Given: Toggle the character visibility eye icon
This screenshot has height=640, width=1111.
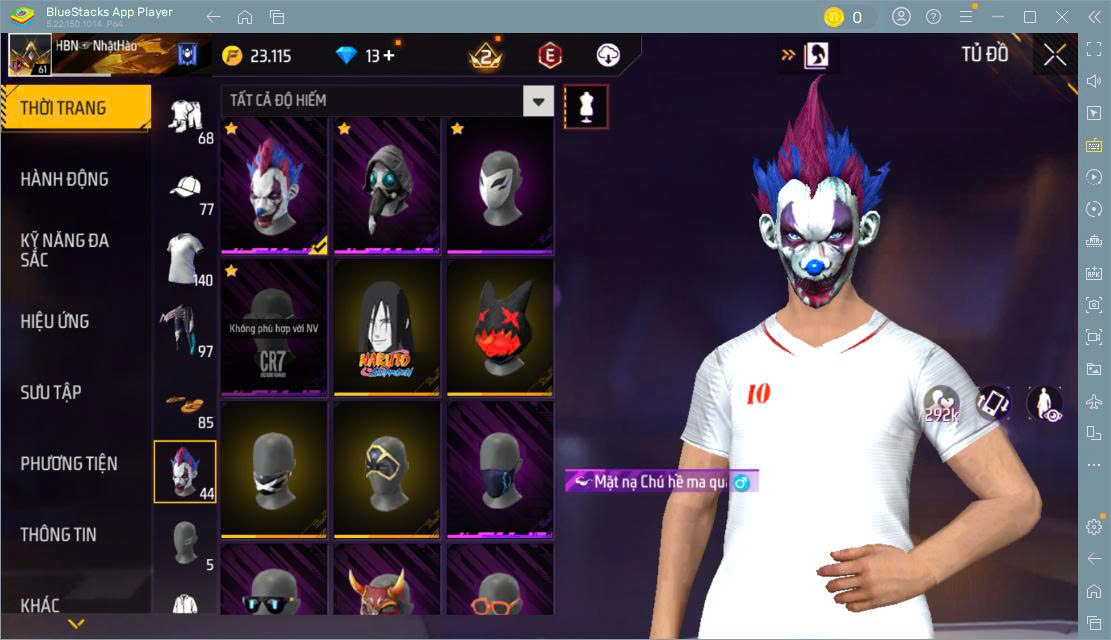Looking at the screenshot, I should pos(1045,403).
